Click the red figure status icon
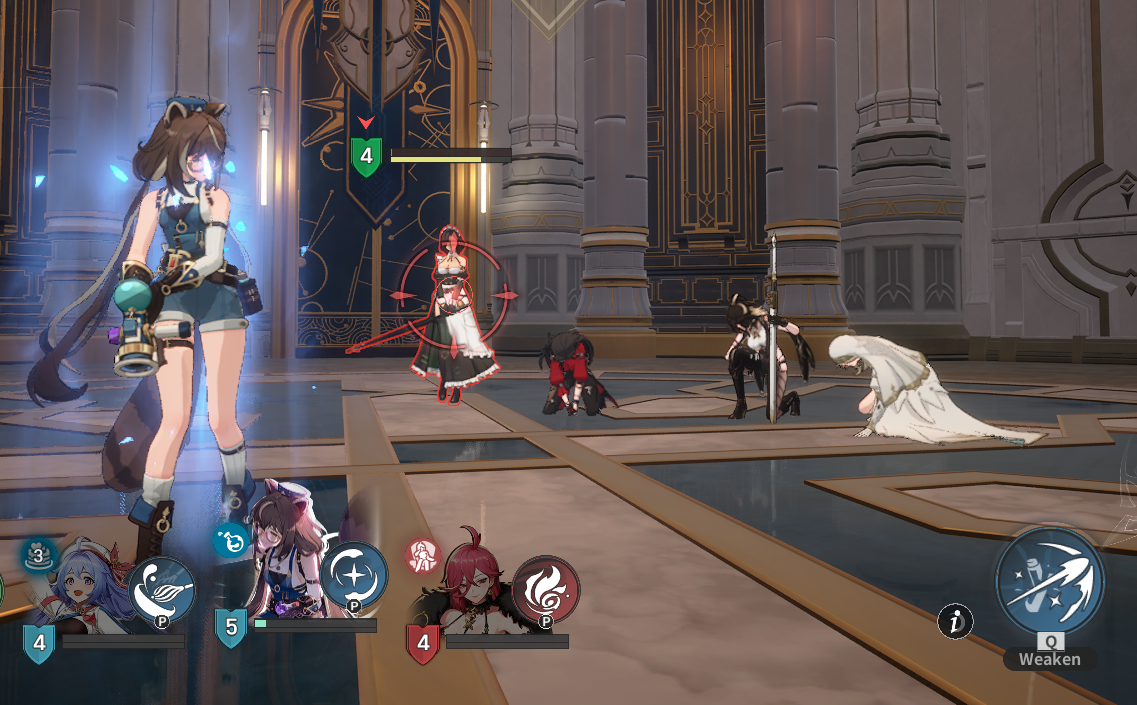 click(x=422, y=556)
